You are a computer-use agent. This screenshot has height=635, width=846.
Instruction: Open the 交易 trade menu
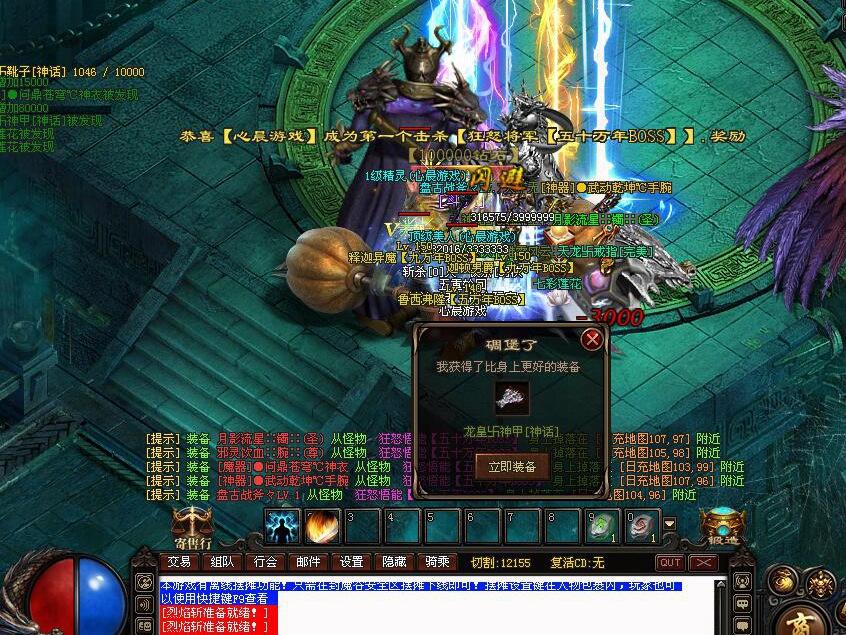click(x=179, y=562)
